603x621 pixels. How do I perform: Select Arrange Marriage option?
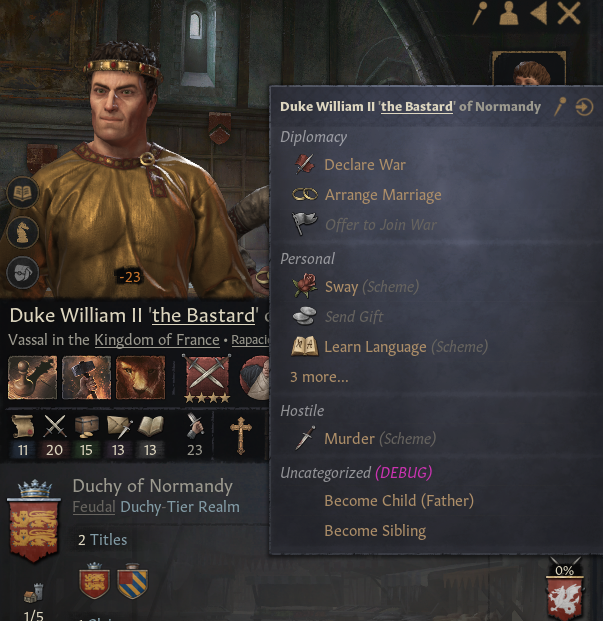(x=382, y=195)
